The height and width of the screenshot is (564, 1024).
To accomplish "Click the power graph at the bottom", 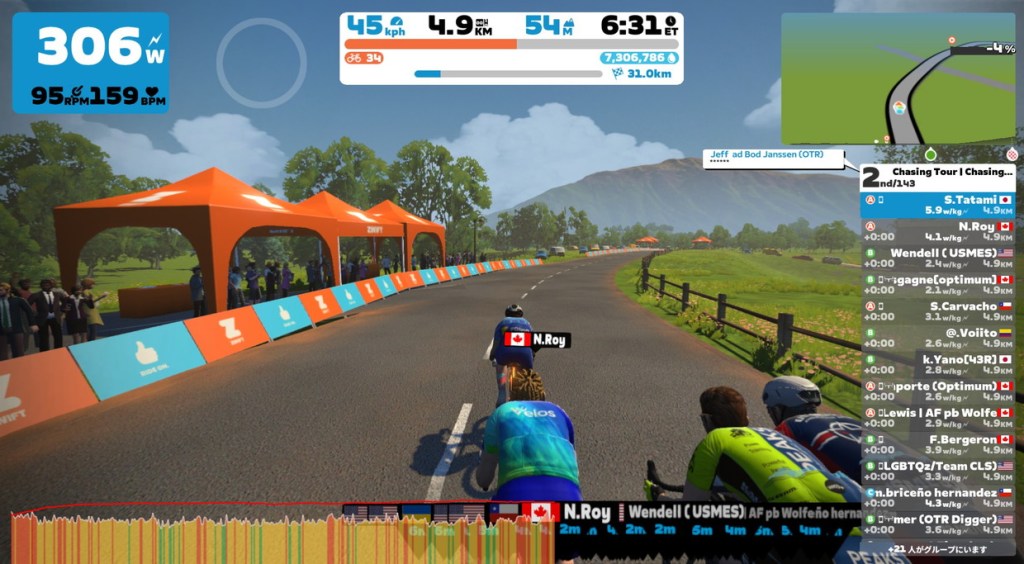I will (x=280, y=535).
